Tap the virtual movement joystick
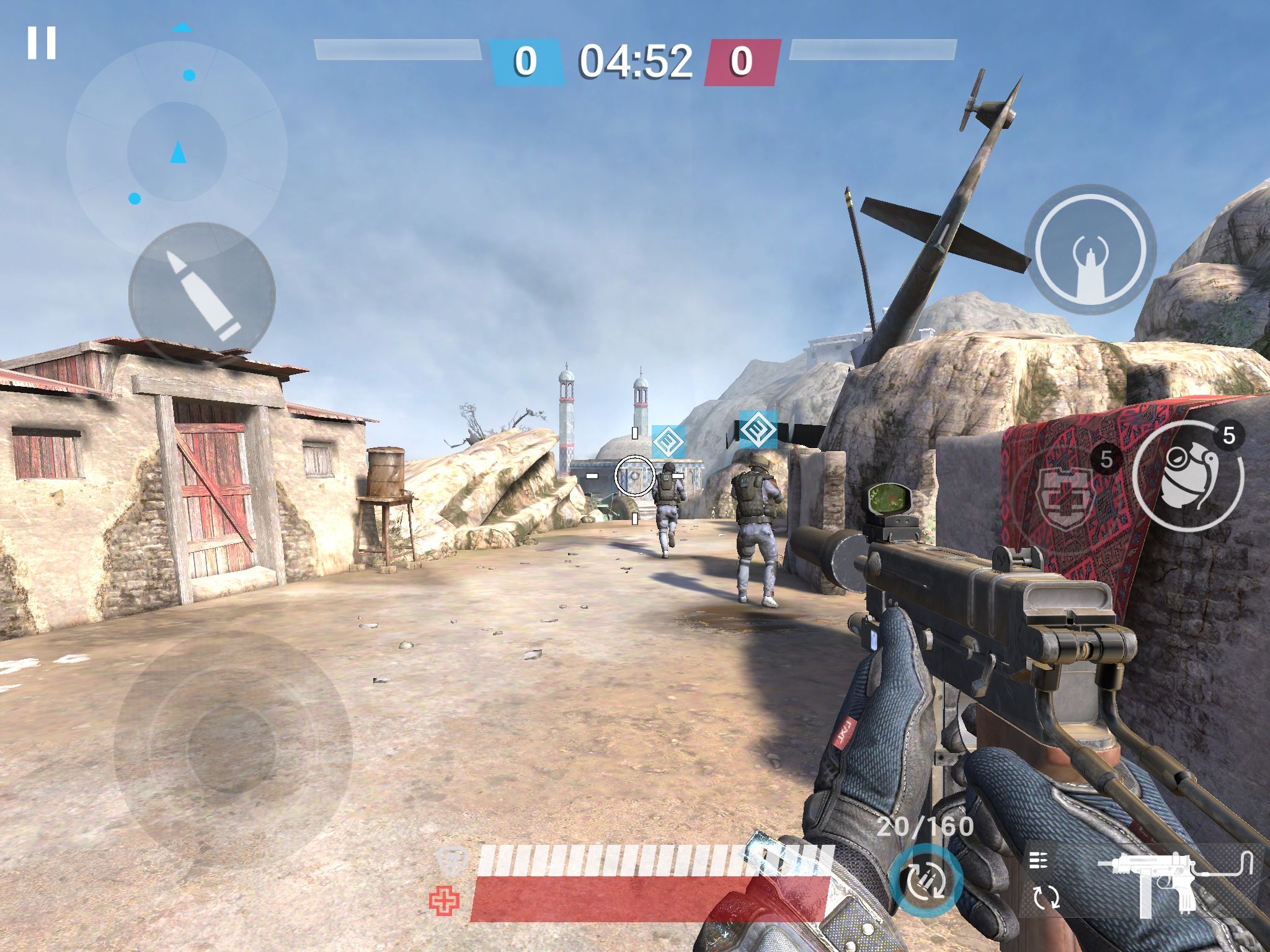 [x=233, y=750]
